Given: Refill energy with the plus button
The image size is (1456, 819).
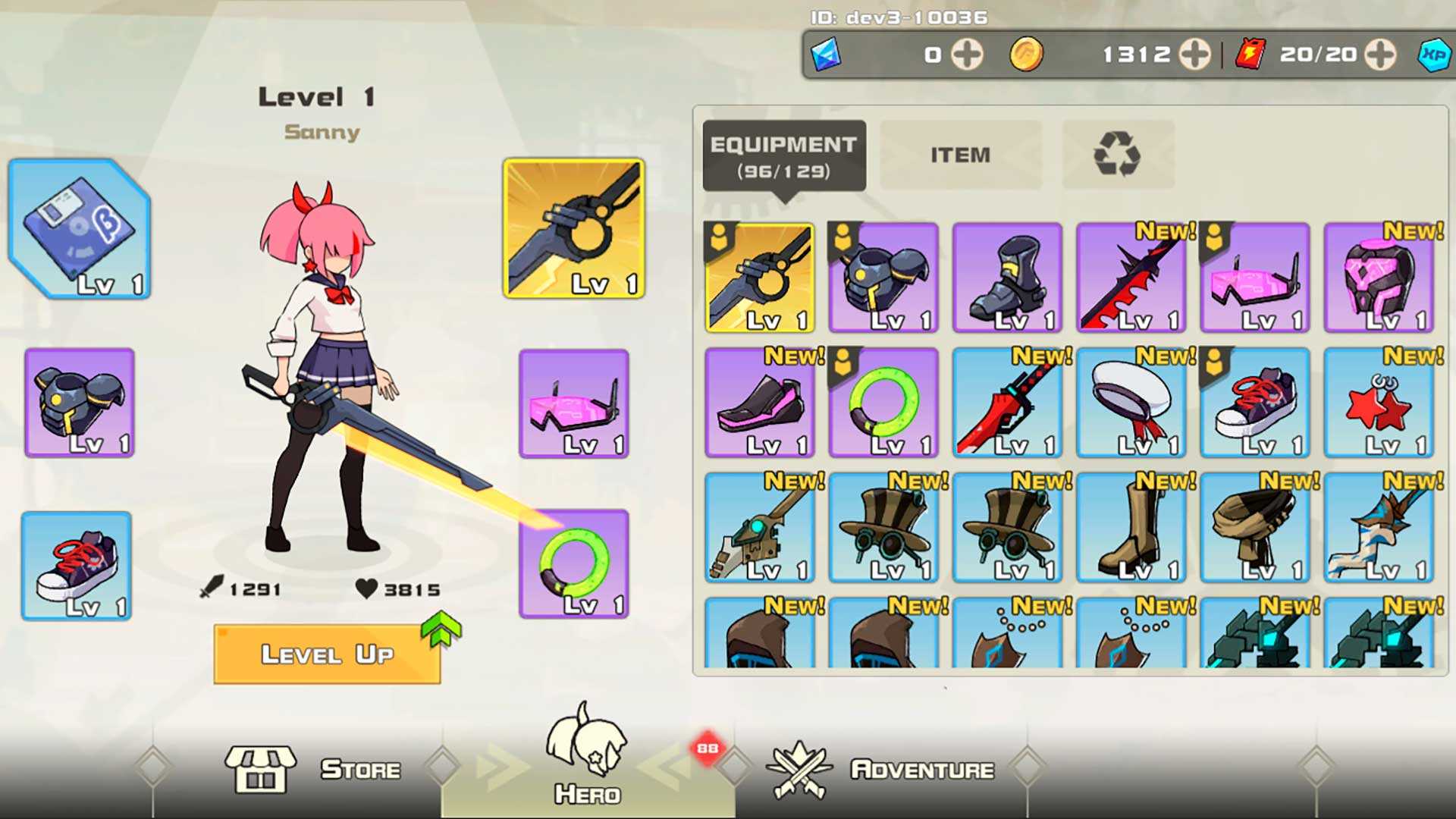Looking at the screenshot, I should coord(1379,55).
